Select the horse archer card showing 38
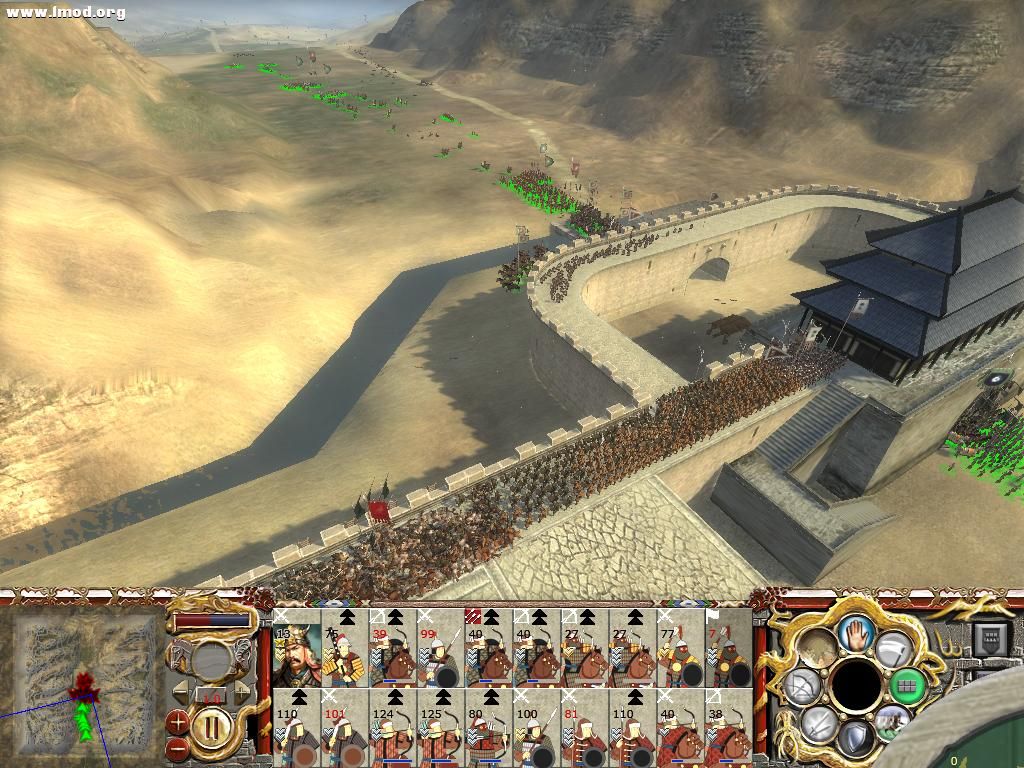1024x768 pixels. coord(728,727)
